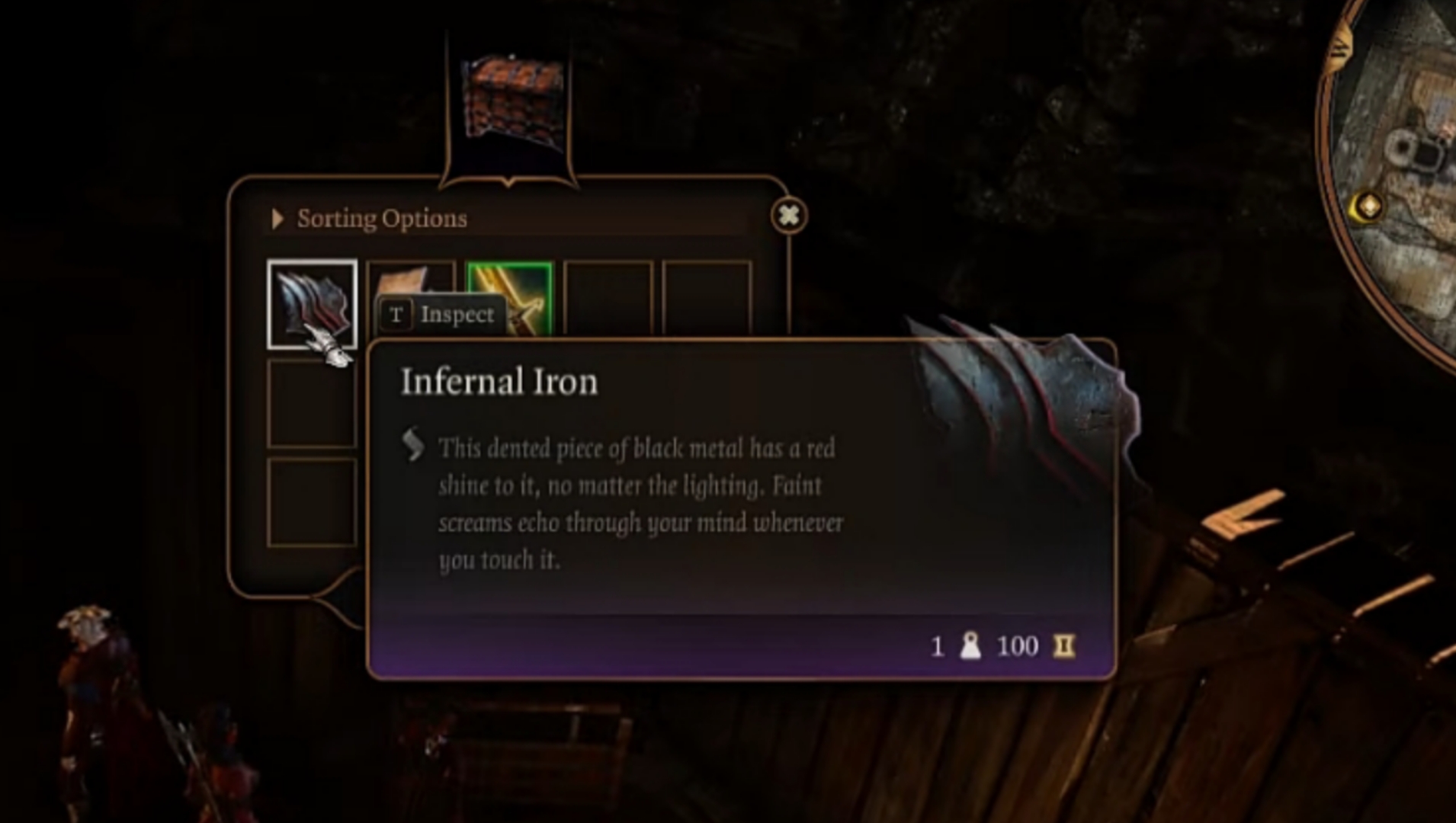
Task: Select the Infernal Iron item slot
Action: [311, 303]
